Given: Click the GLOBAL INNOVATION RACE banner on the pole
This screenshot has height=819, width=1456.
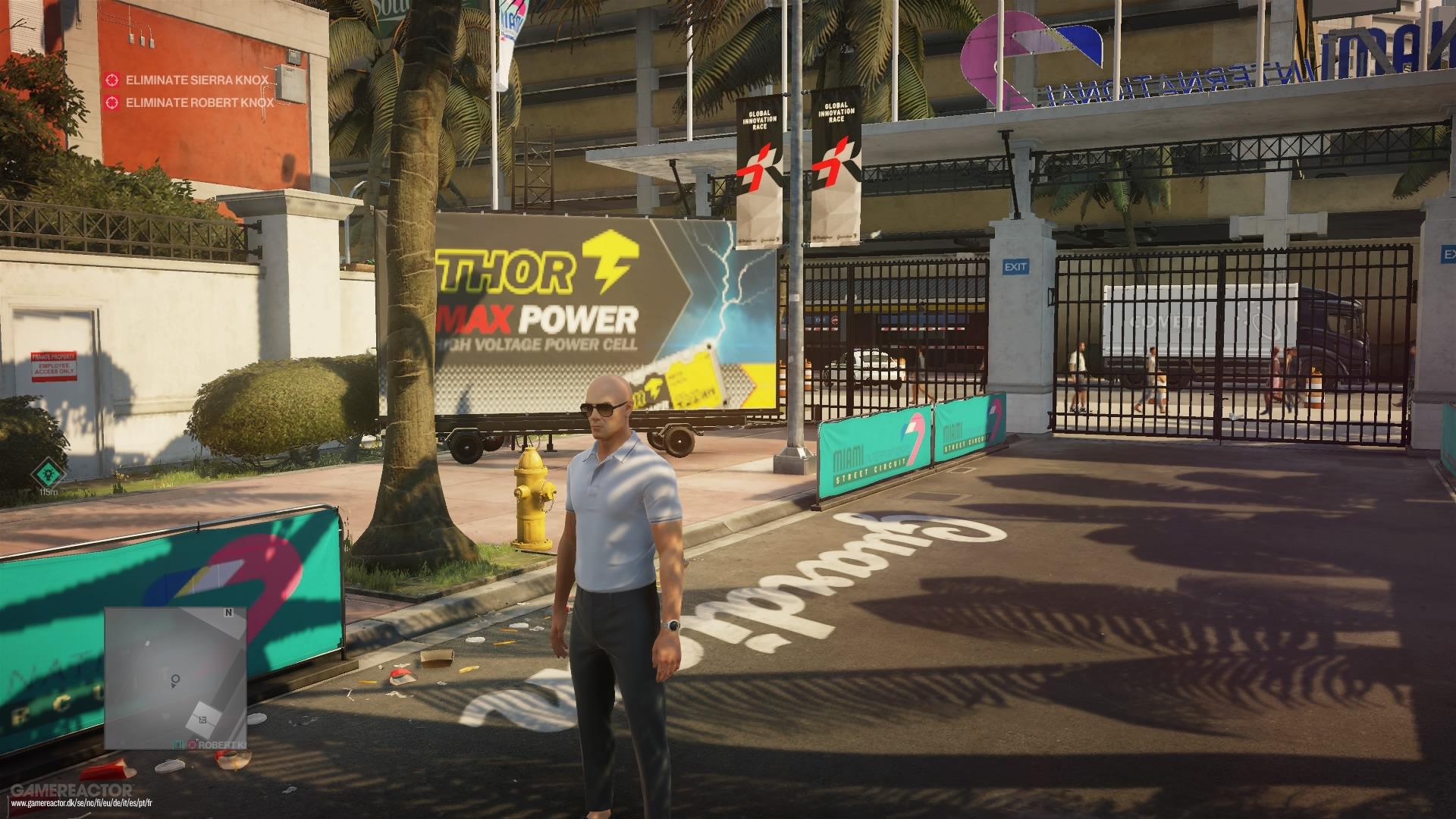Looking at the screenshot, I should (x=758, y=136).
